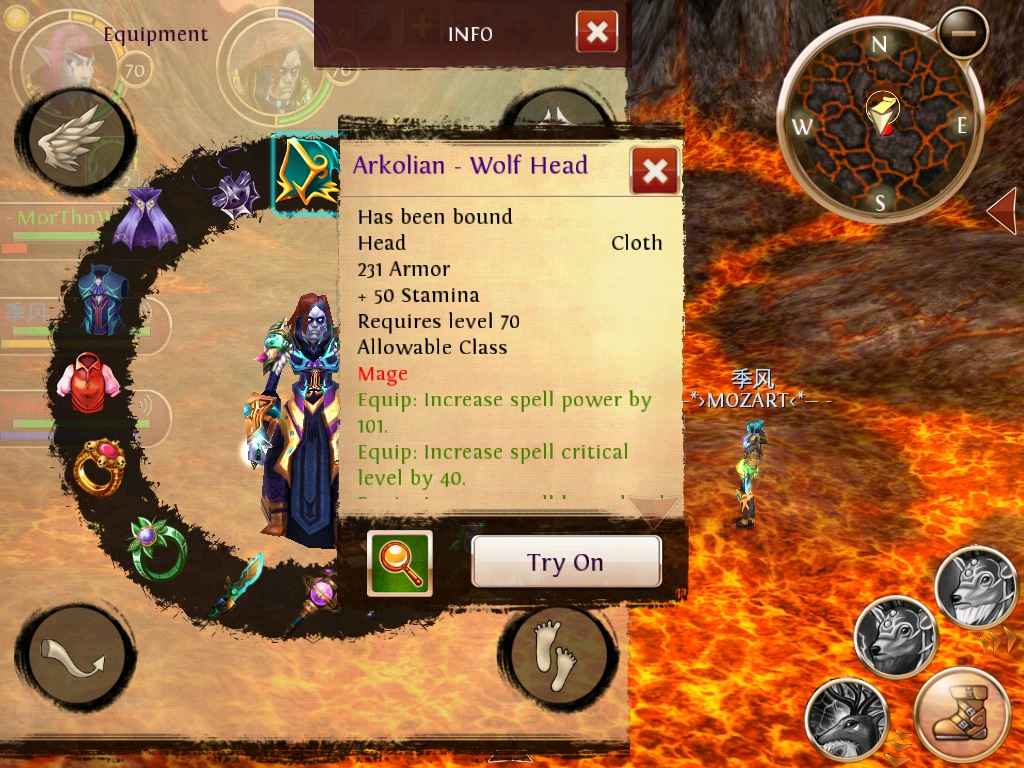The image size is (1024, 768).
Task: Close the INFO panel
Action: coord(597,33)
